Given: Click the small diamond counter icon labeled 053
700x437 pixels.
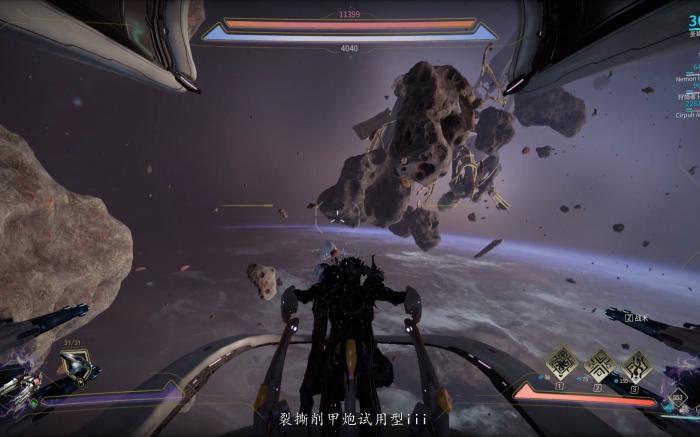Looking at the screenshot, I should [679, 398].
